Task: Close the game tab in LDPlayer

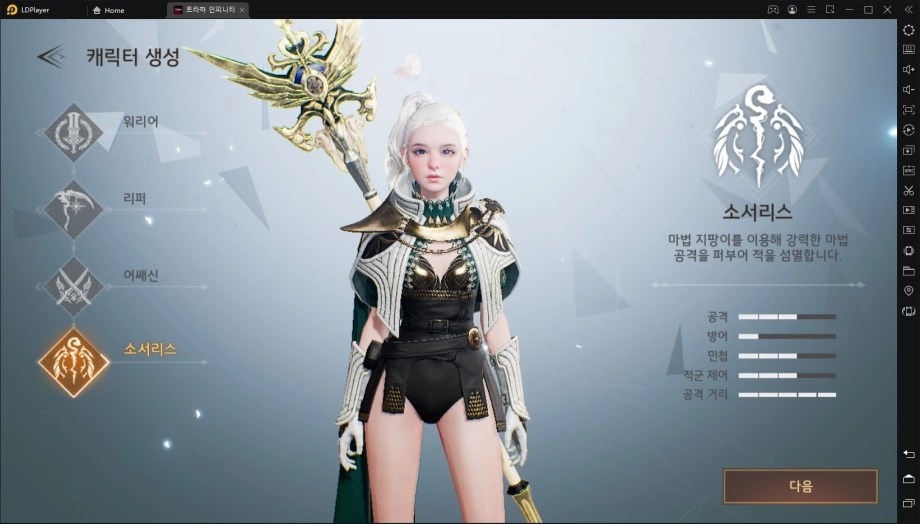Action: 241,10
